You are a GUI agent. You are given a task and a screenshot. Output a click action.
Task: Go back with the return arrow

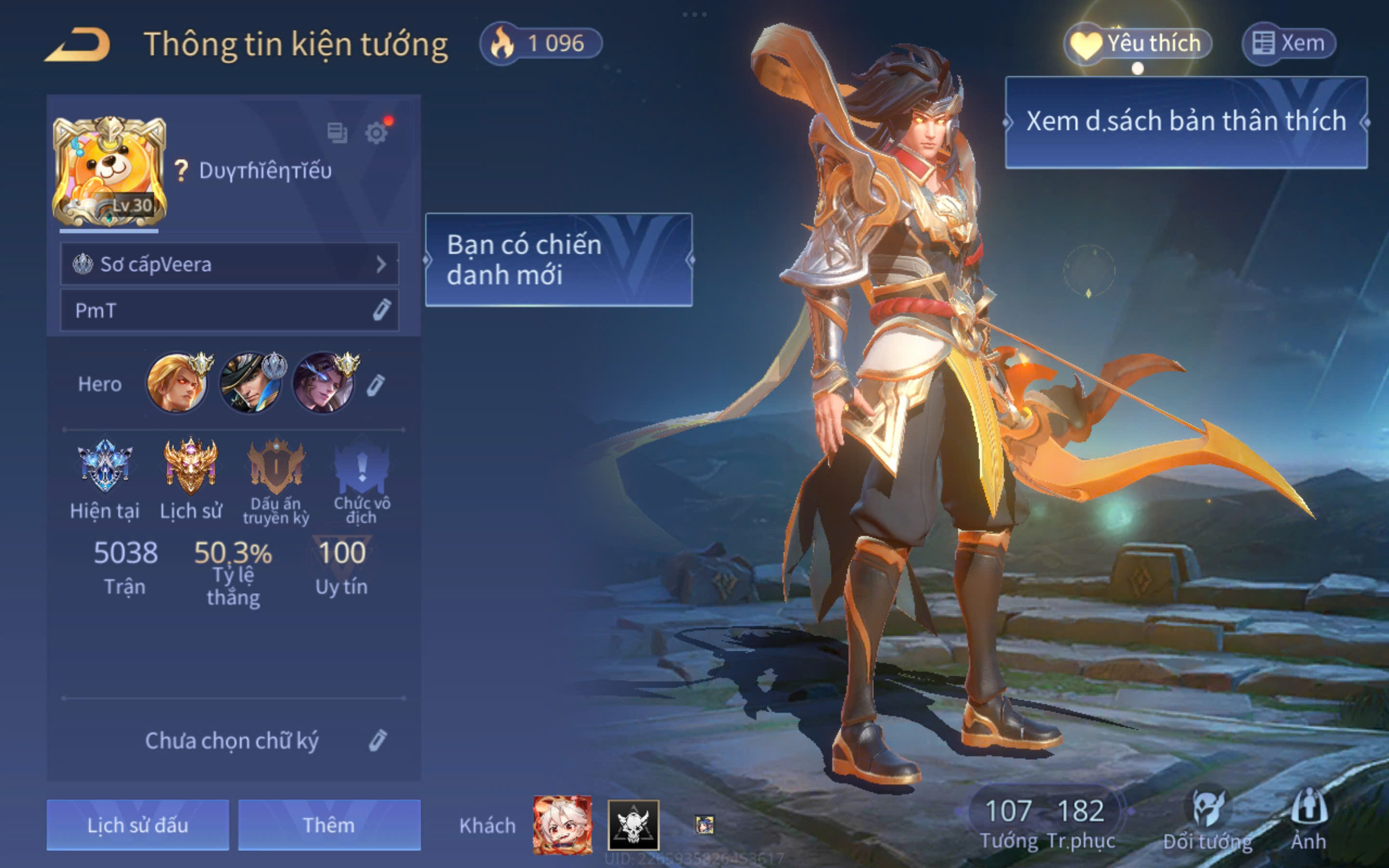[78, 45]
